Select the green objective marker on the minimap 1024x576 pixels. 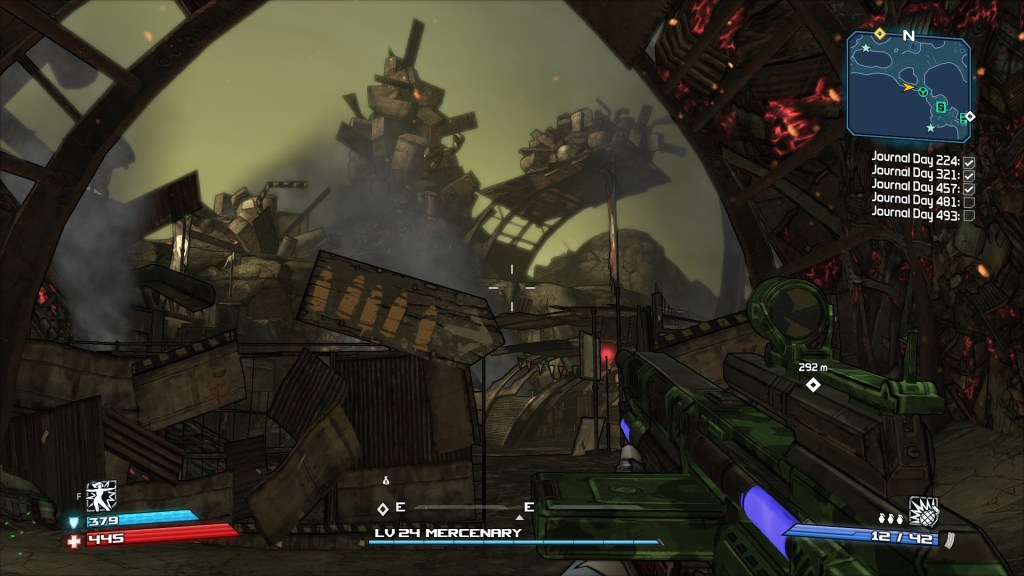coord(924,93)
